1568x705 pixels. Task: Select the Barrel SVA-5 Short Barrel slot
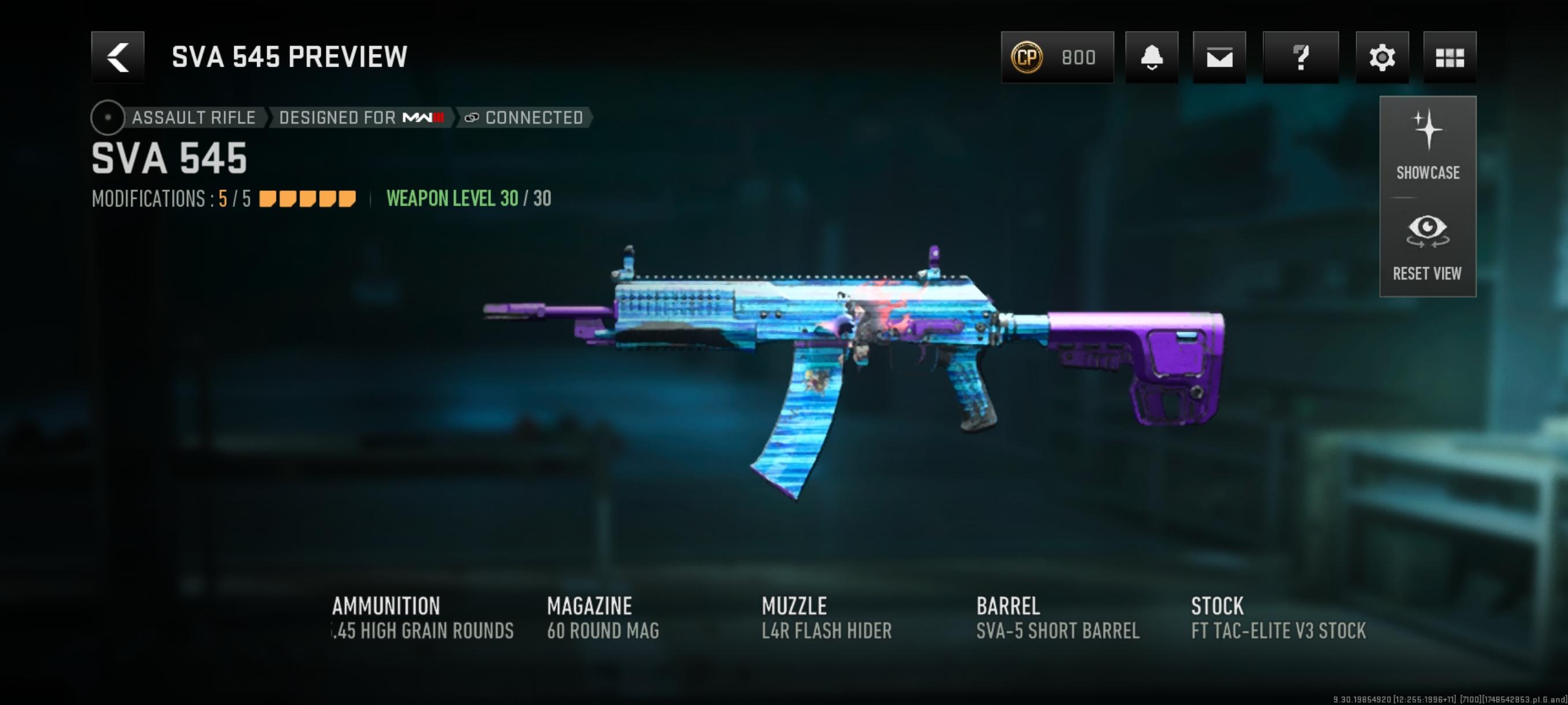click(1057, 617)
